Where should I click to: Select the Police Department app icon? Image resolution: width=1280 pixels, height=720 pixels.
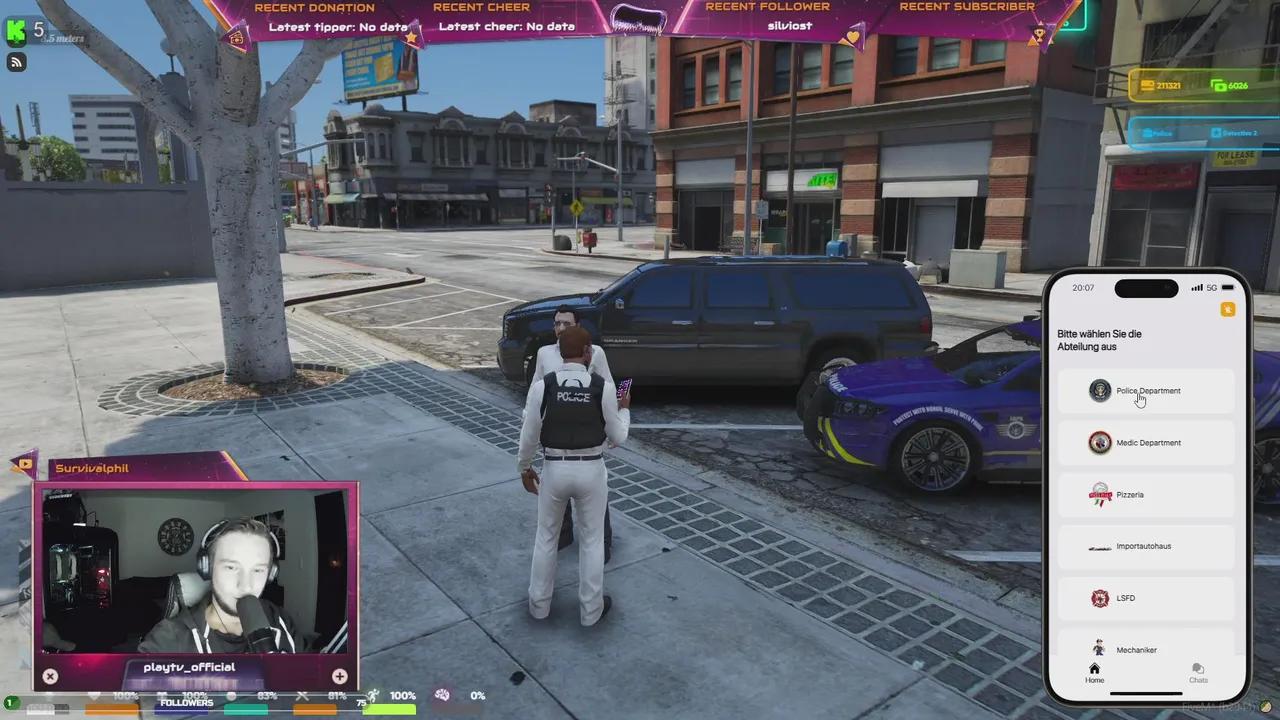click(1100, 391)
